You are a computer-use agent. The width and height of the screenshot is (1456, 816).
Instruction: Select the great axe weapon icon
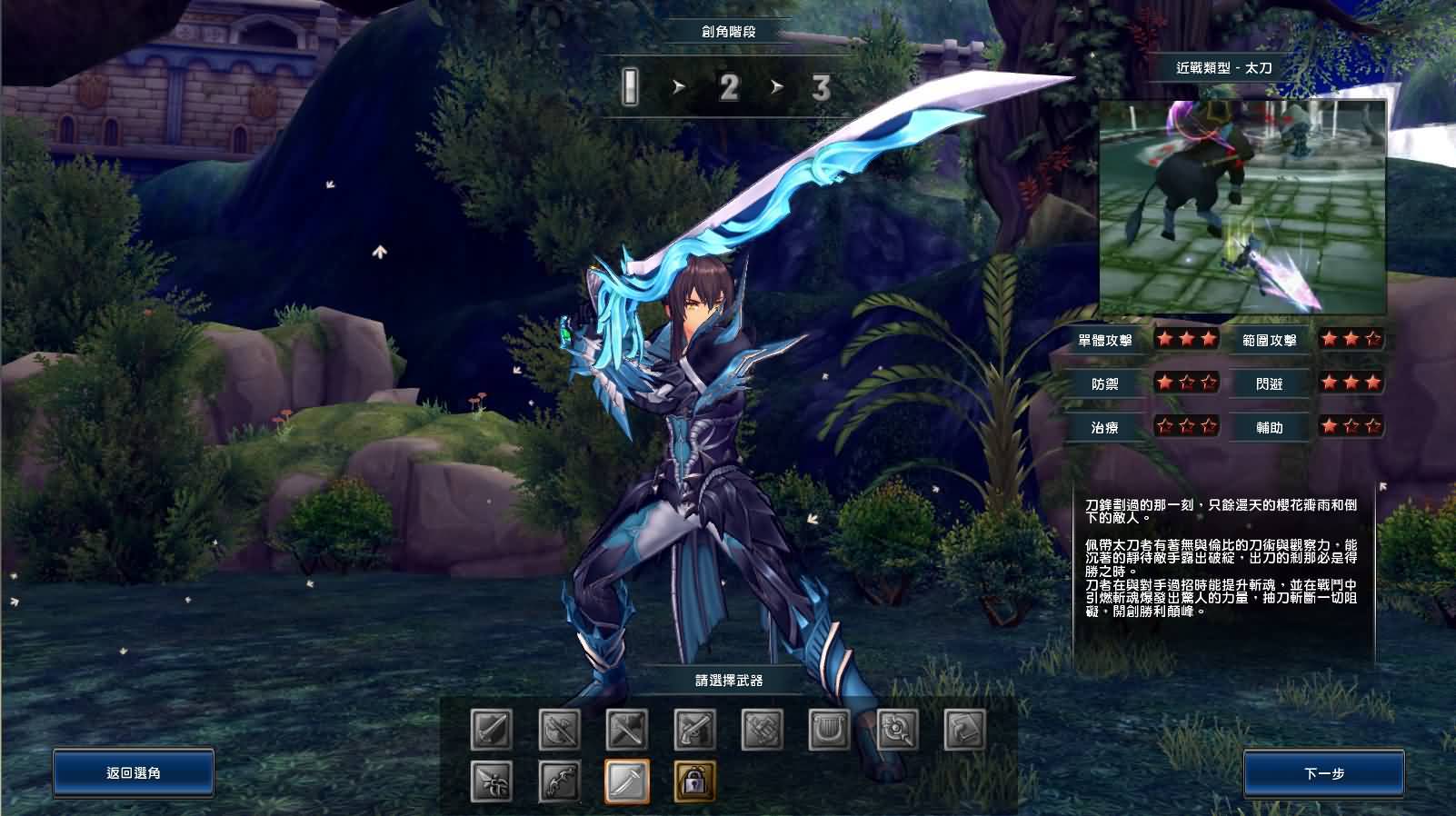click(x=627, y=729)
